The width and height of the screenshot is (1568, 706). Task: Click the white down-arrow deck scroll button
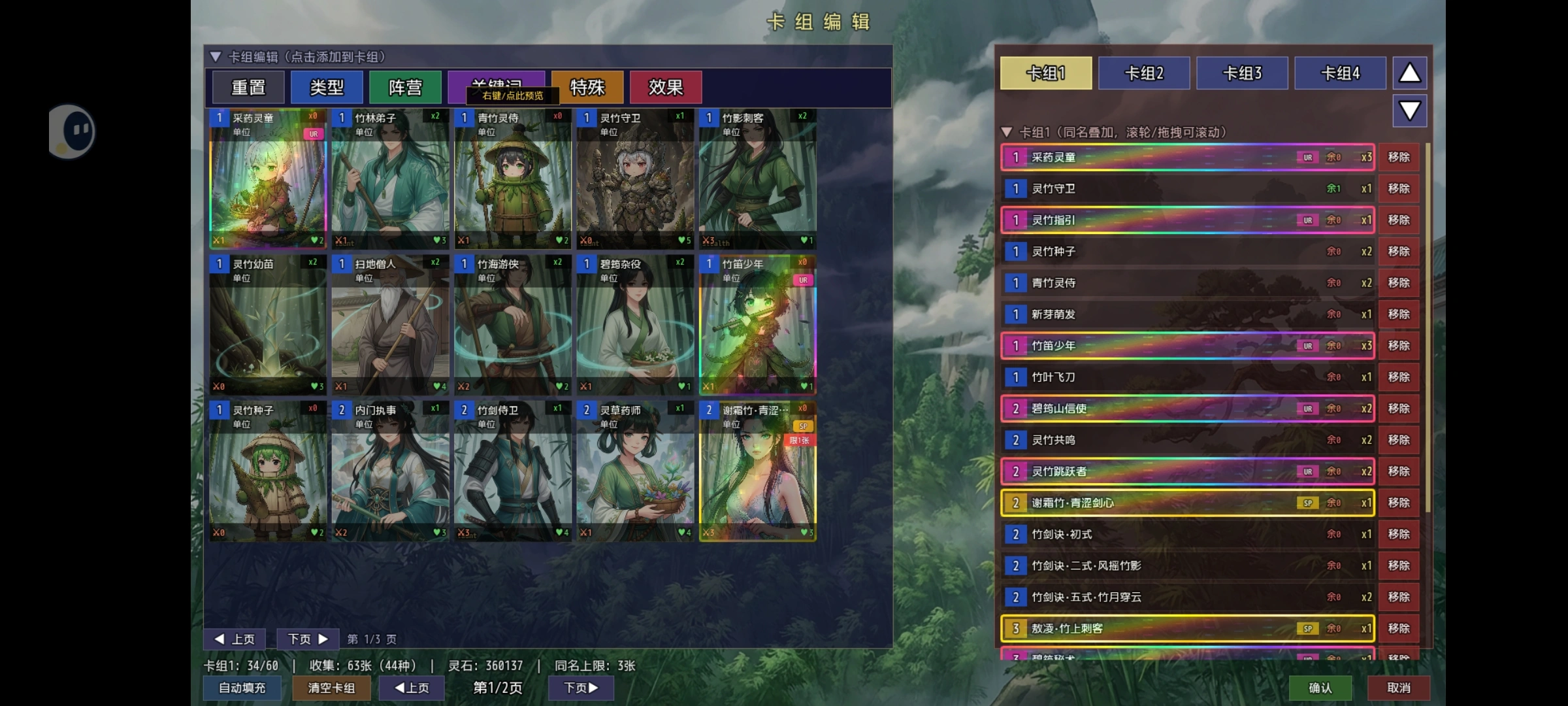click(x=1409, y=110)
